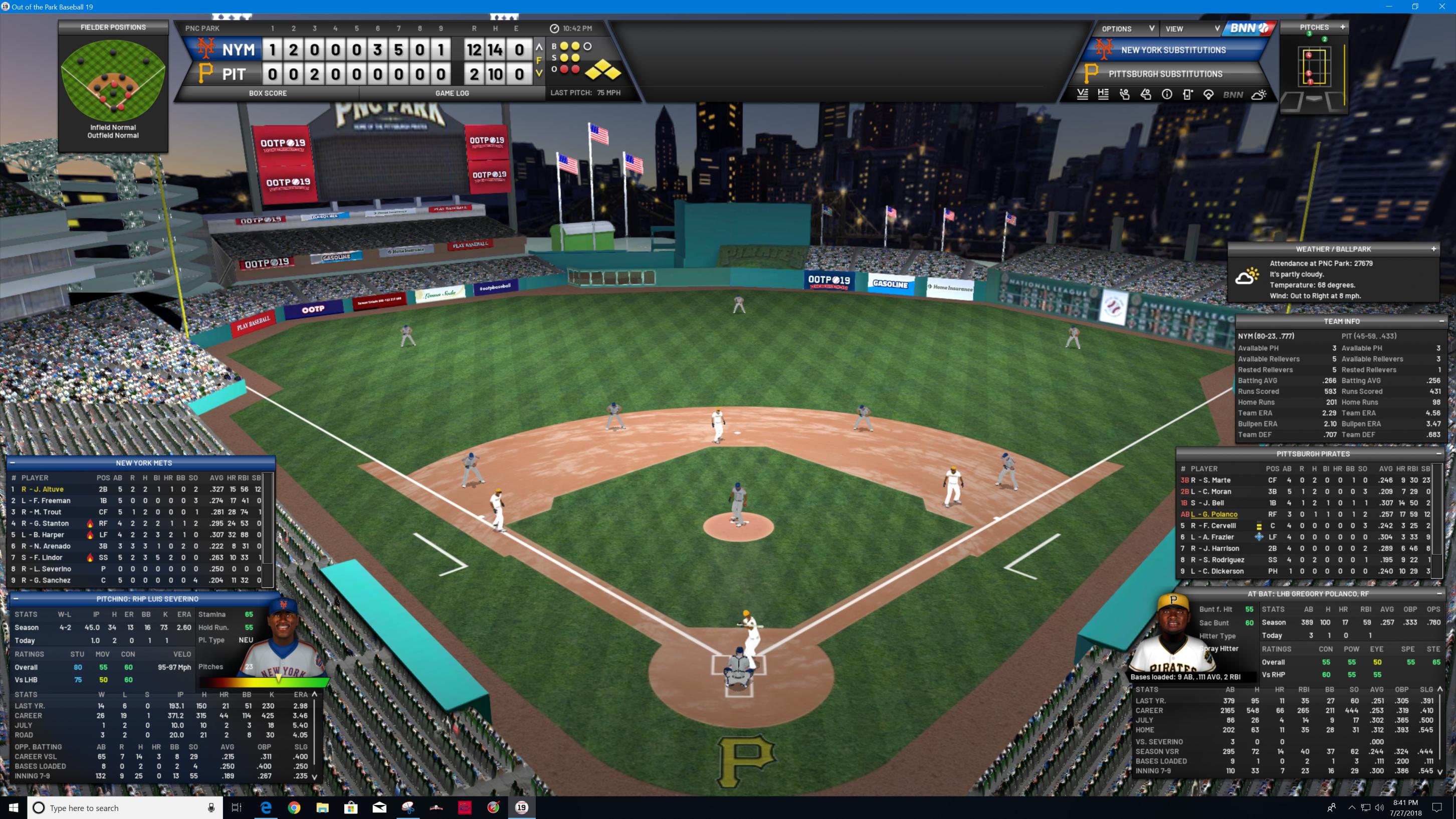Collapse the Pitching: RHP Luis Severino panel

click(16, 598)
